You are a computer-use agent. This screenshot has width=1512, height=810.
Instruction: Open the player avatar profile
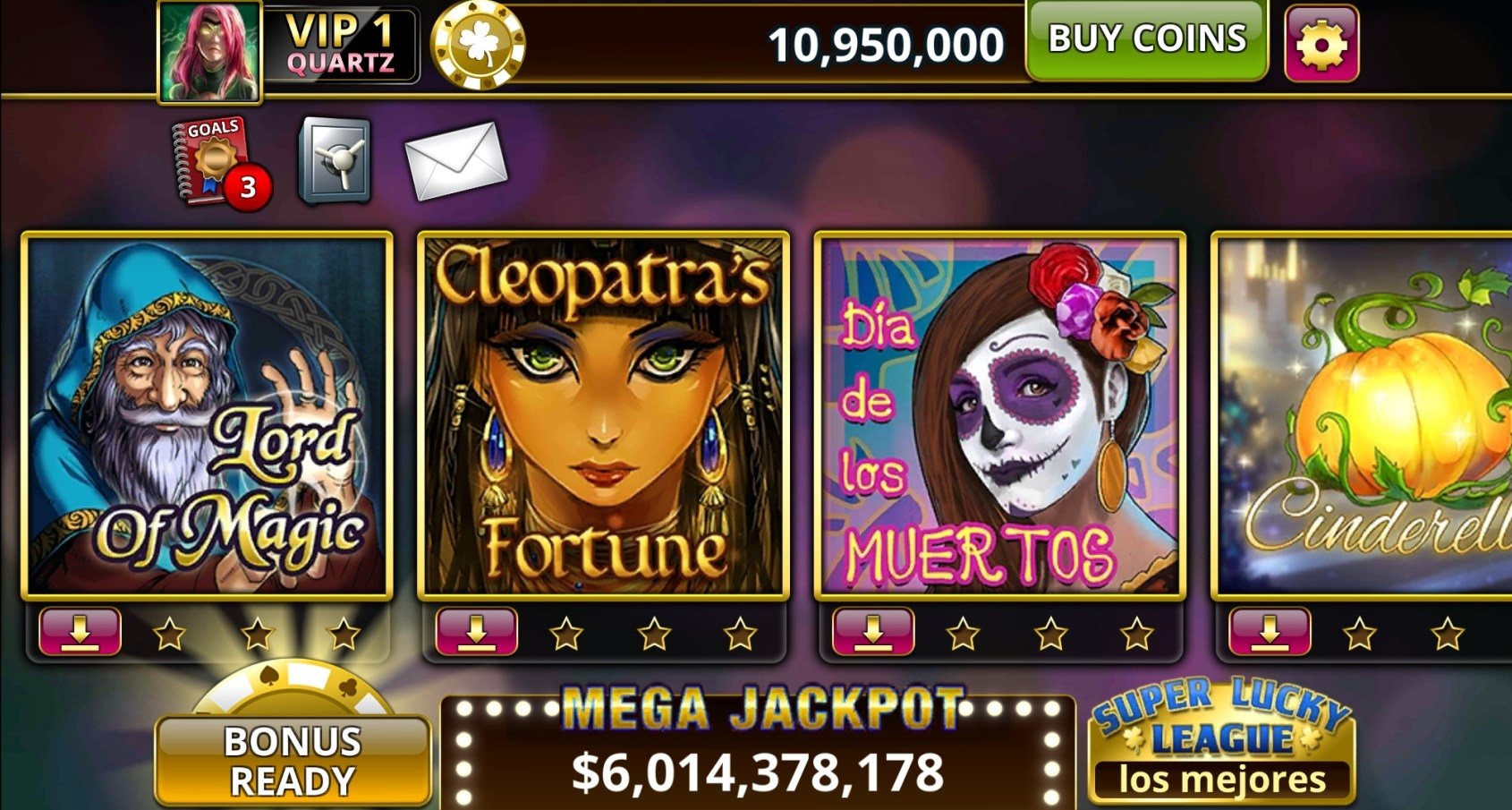211,49
